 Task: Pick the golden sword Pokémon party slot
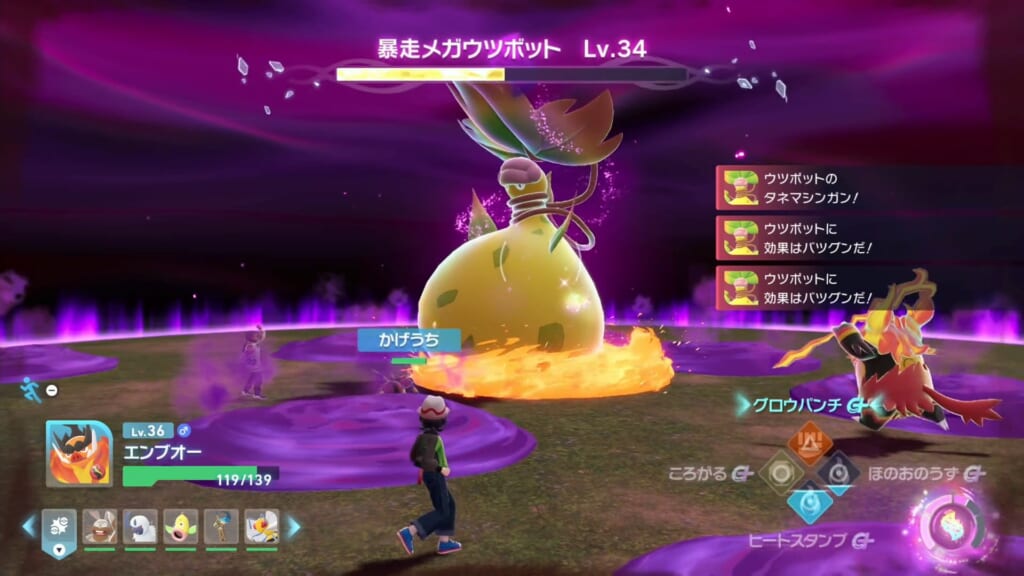222,526
